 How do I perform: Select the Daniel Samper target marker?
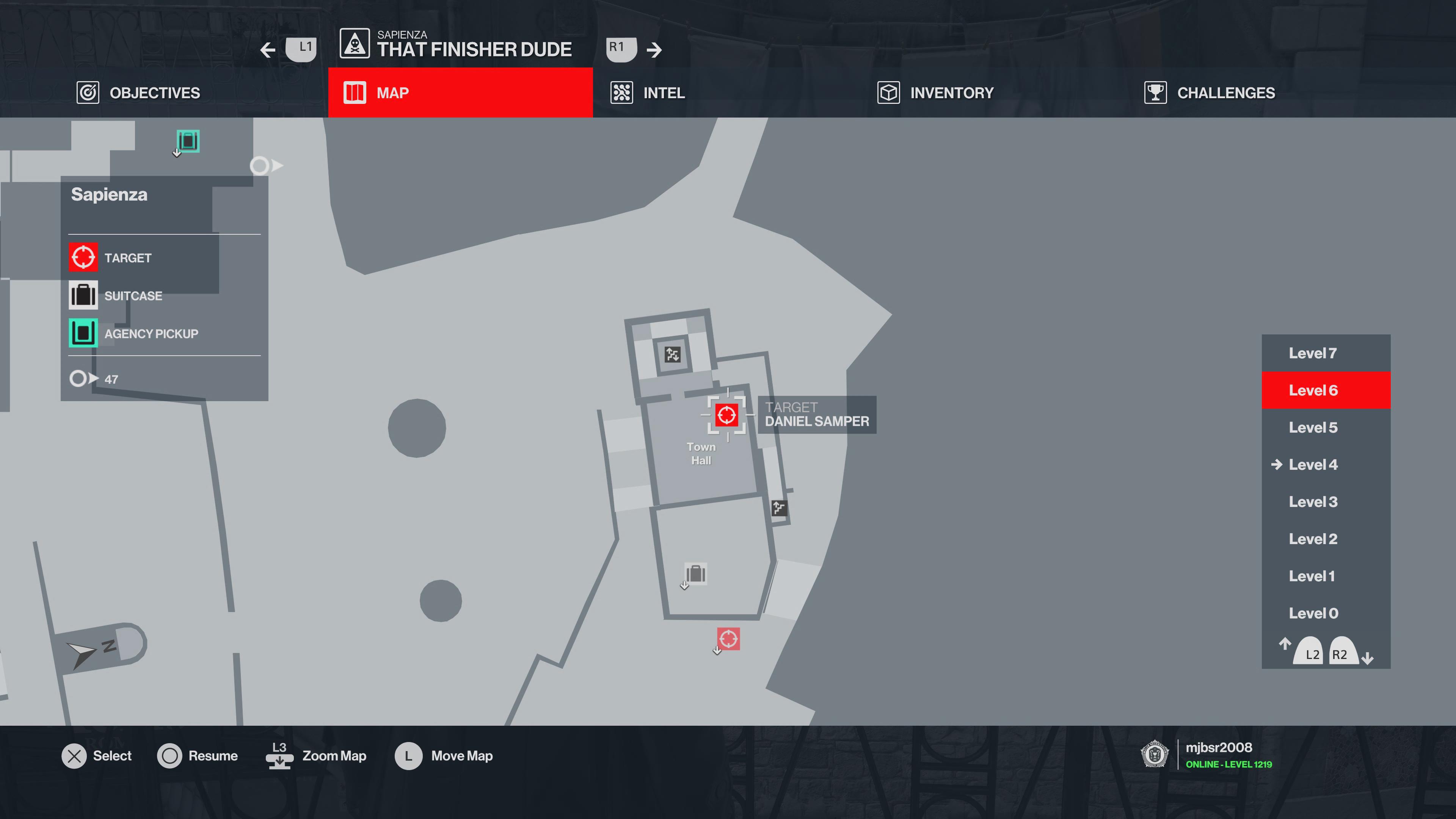(726, 416)
